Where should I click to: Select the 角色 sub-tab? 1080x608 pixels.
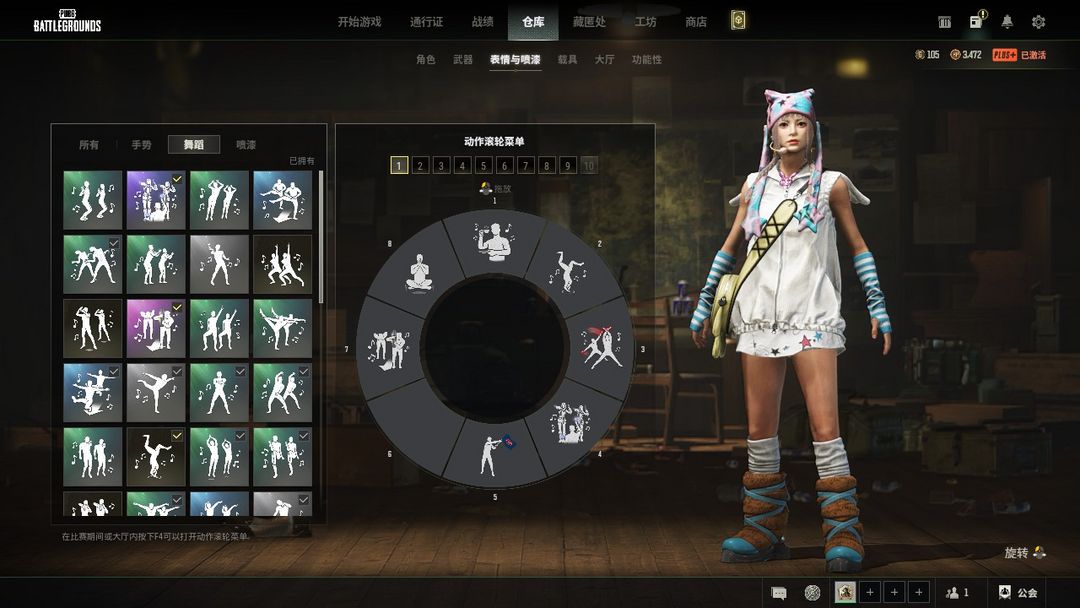click(x=426, y=60)
